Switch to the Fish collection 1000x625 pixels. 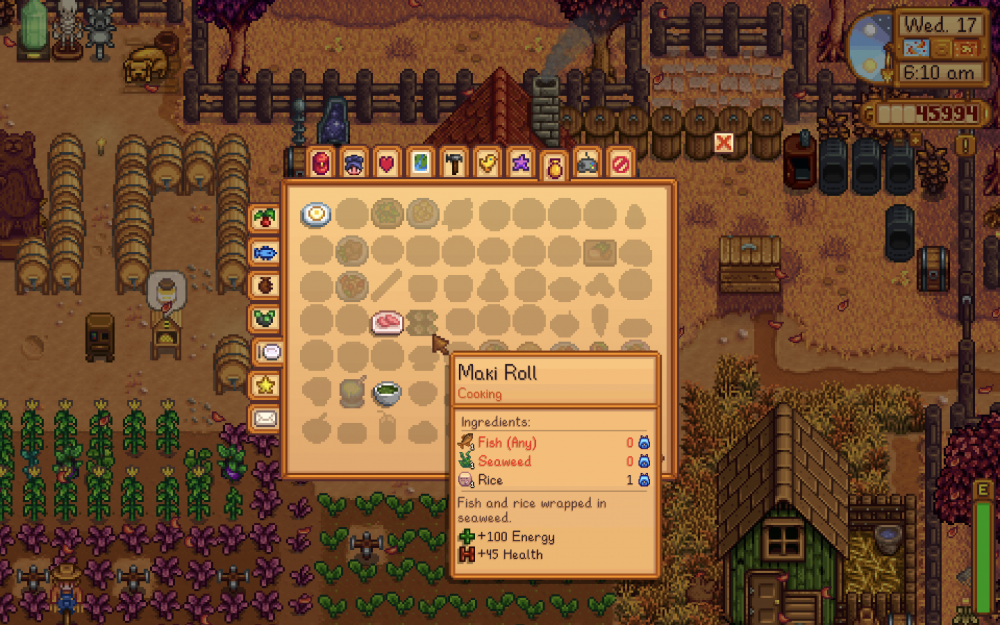264,251
